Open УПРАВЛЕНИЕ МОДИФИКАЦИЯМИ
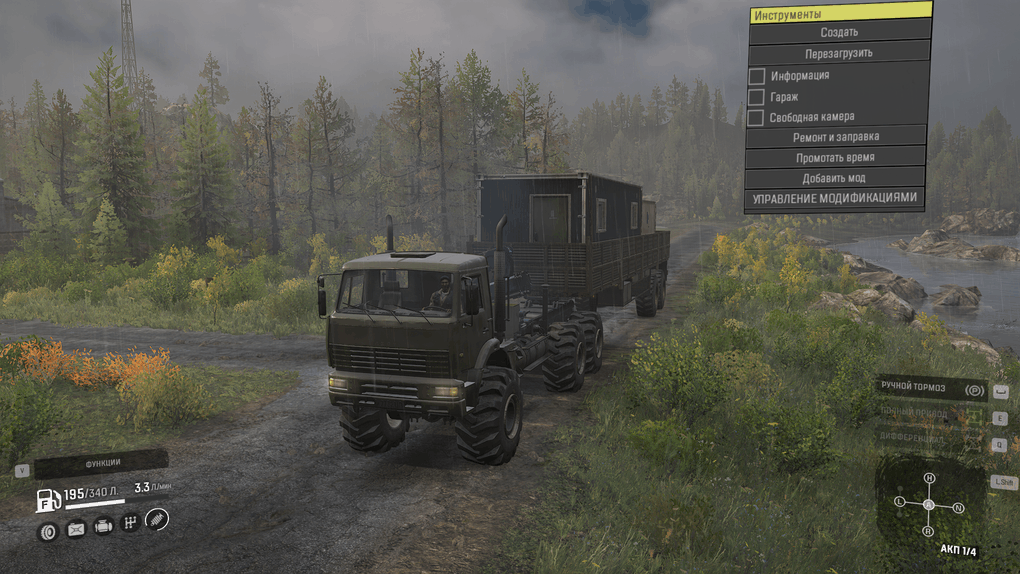 [x=833, y=198]
